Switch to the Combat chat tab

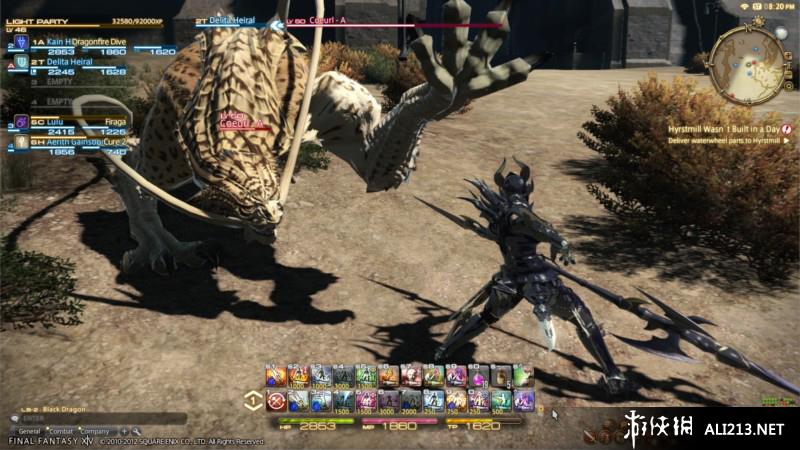[x=62, y=431]
